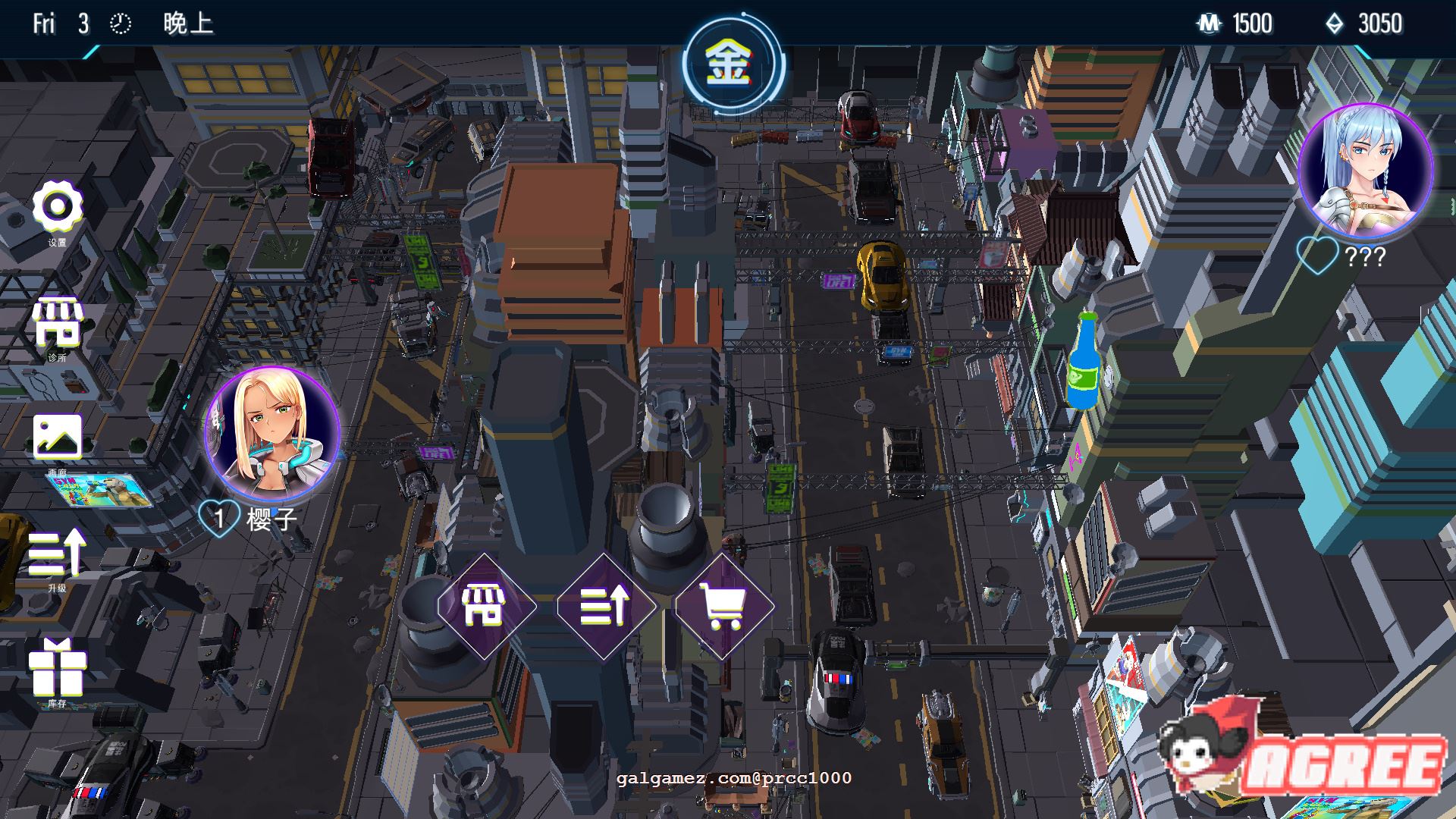Select the silver-haired ??? character portrait
The height and width of the screenshot is (819, 1456).
pyautogui.click(x=1364, y=171)
